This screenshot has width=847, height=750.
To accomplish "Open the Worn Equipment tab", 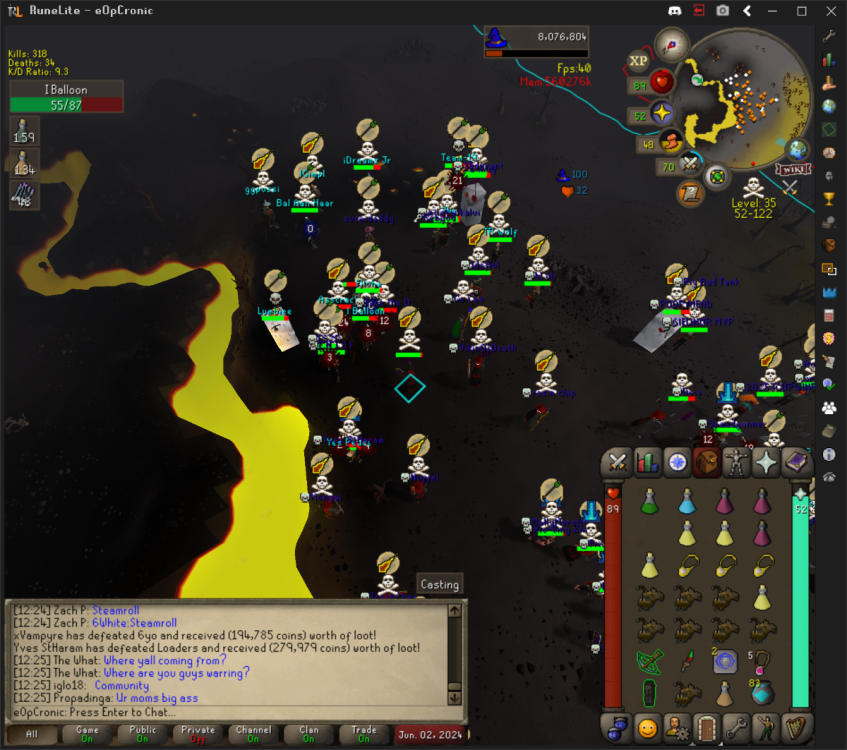I will point(737,463).
